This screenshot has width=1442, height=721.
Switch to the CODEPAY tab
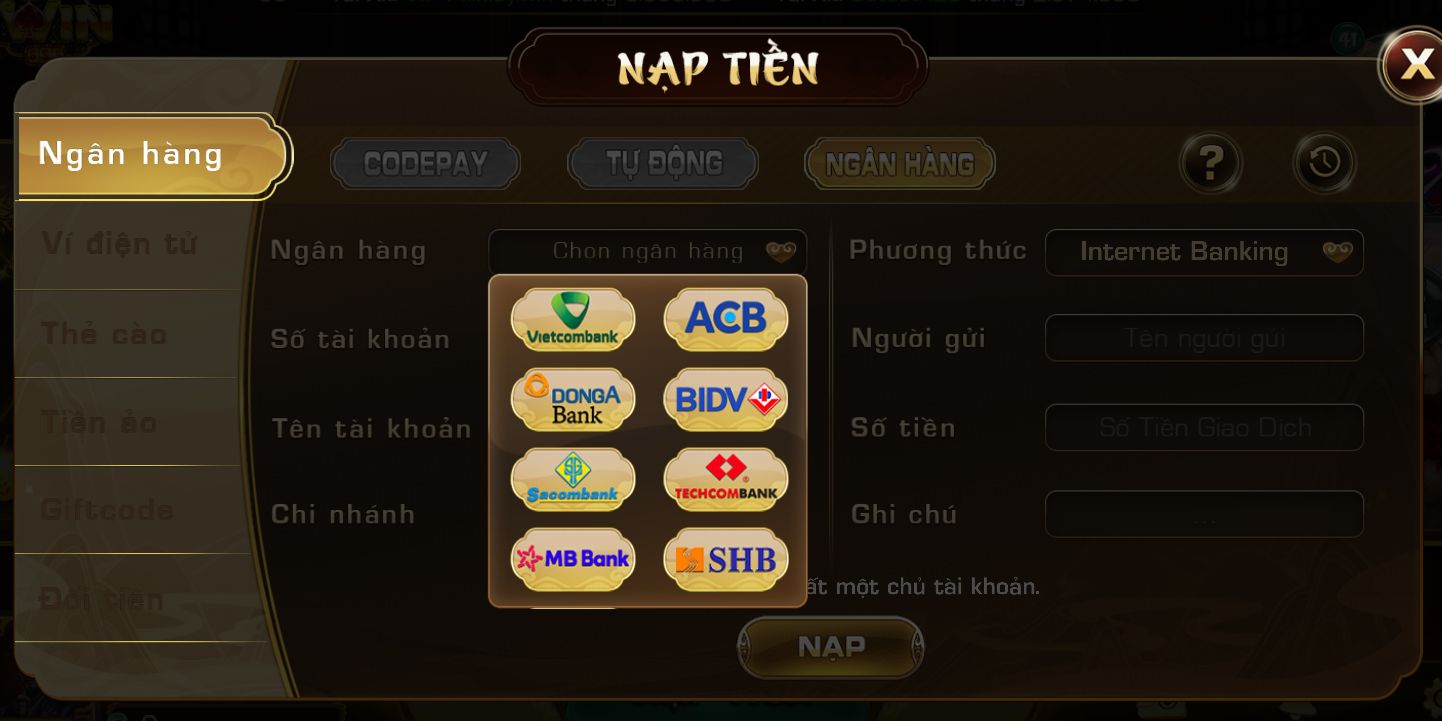[424, 163]
